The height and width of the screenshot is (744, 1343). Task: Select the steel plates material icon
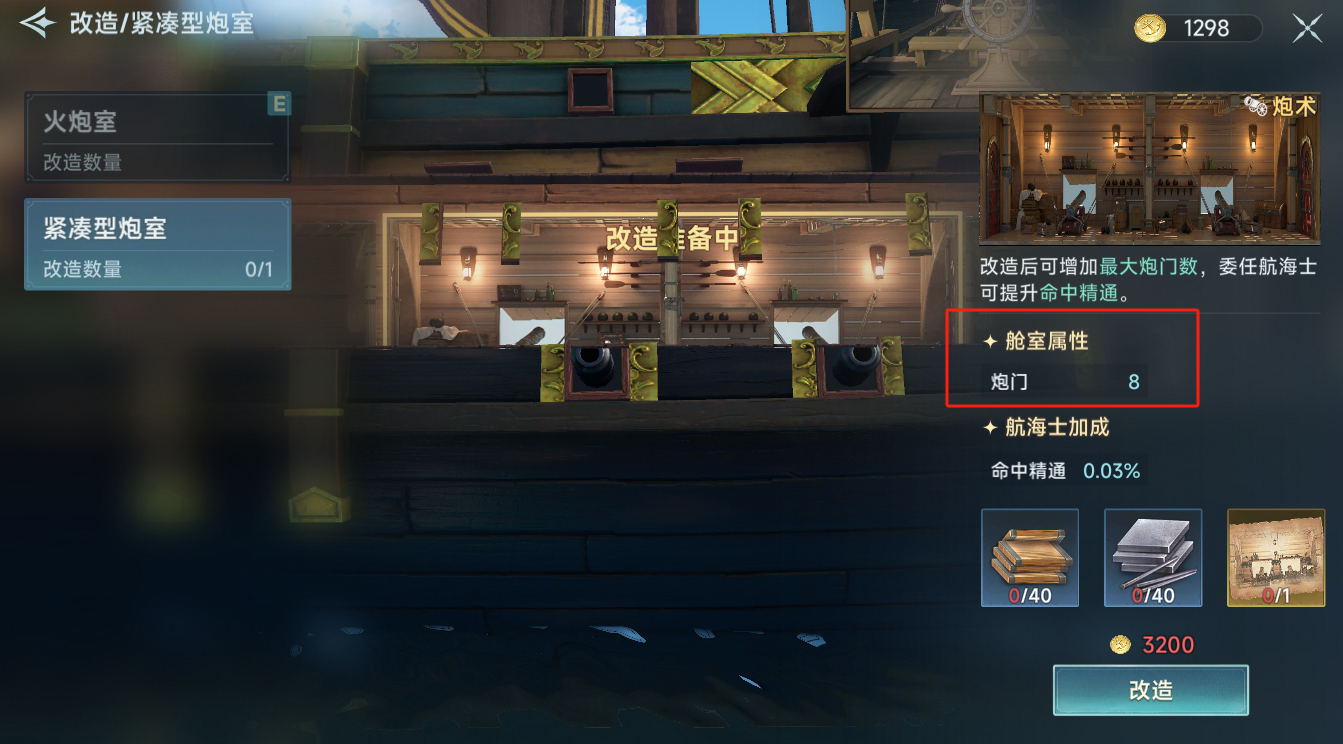pos(1152,558)
